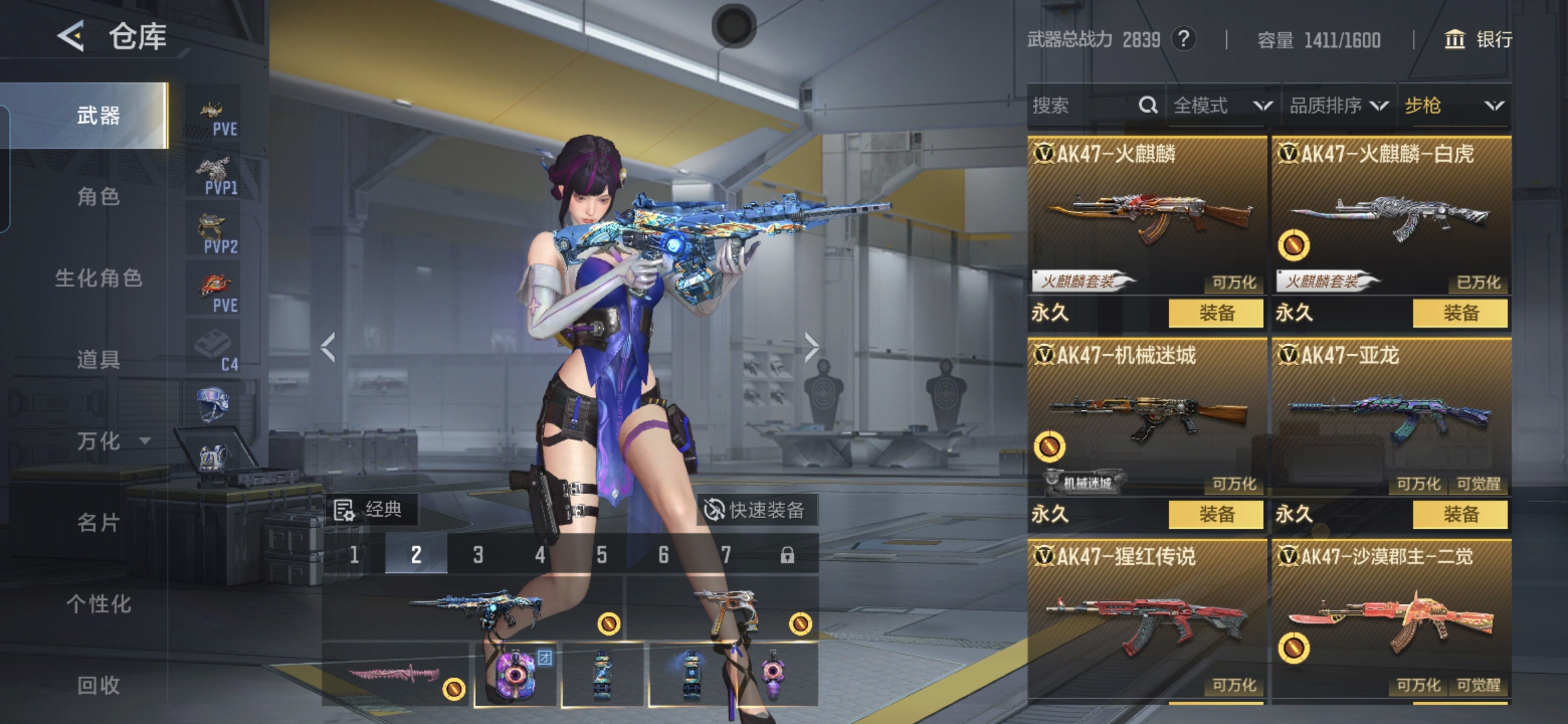
Task: Equip the AK47-火麒麟 rifle
Action: pos(1216,313)
